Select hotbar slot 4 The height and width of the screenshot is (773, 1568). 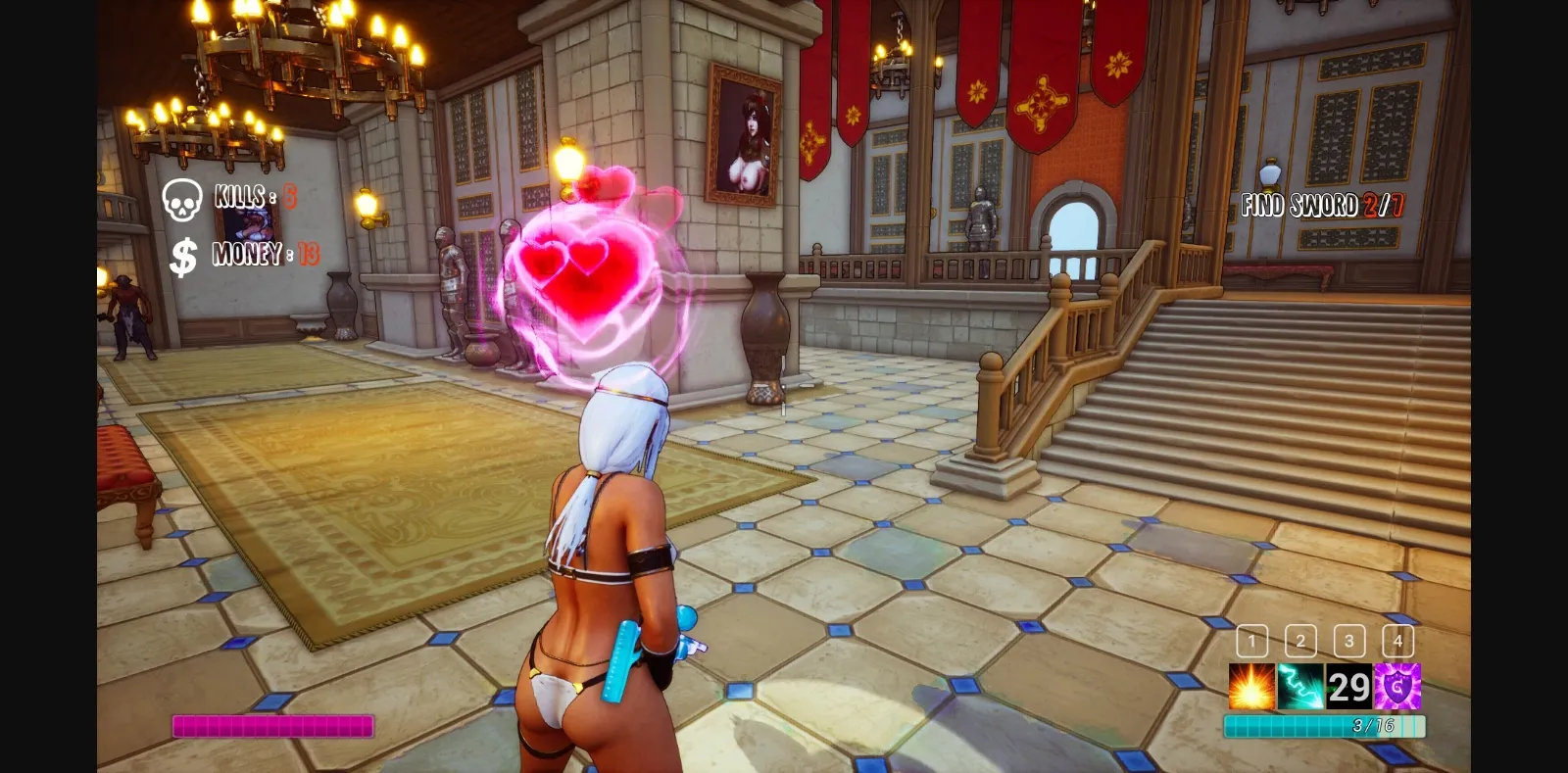1397,642
